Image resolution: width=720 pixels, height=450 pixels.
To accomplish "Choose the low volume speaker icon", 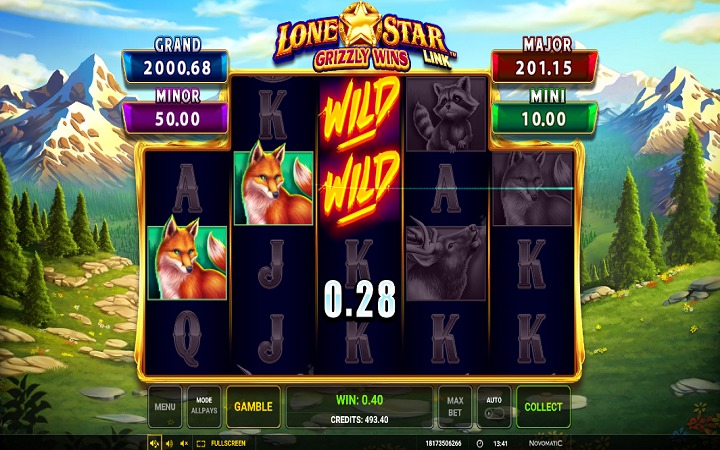I will click(x=169, y=443).
